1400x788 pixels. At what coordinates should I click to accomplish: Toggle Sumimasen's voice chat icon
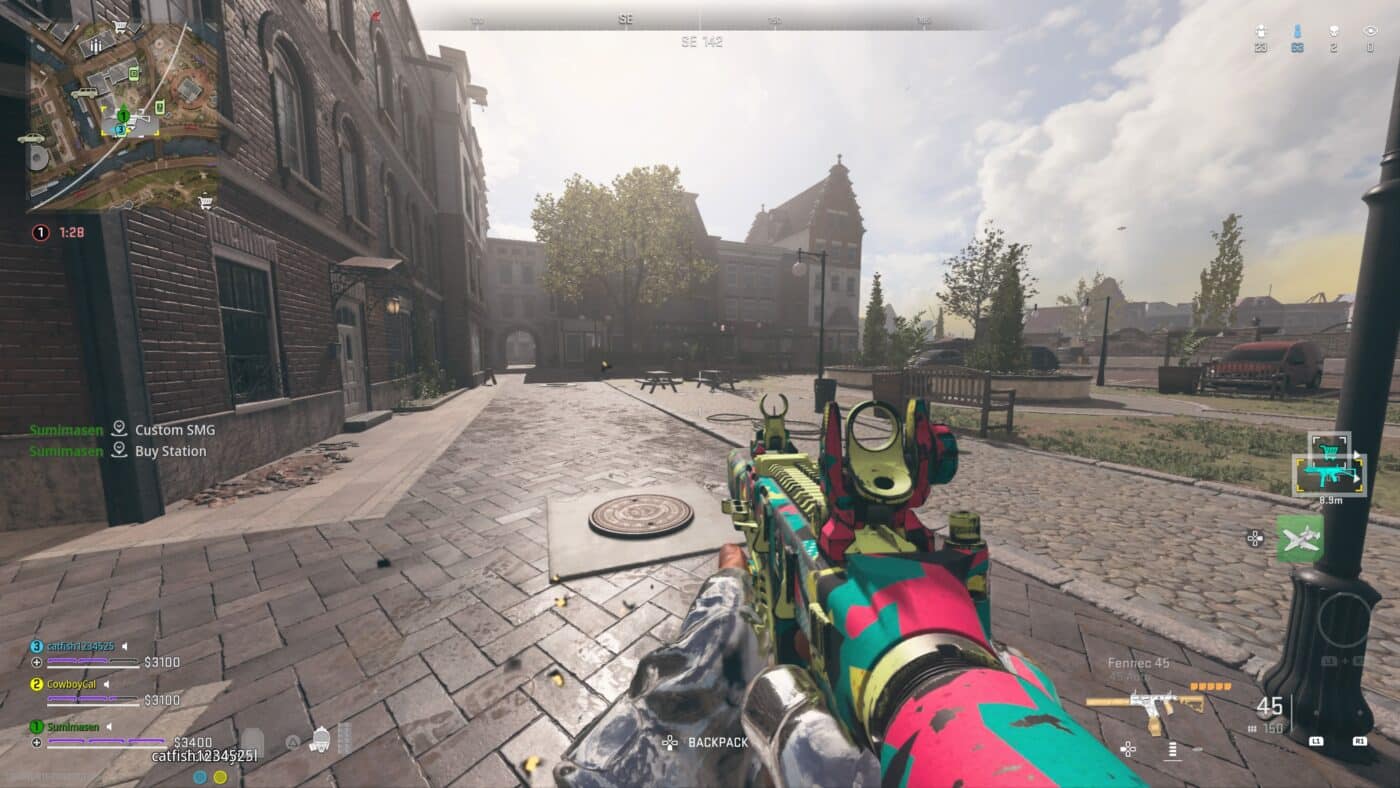[x=110, y=726]
